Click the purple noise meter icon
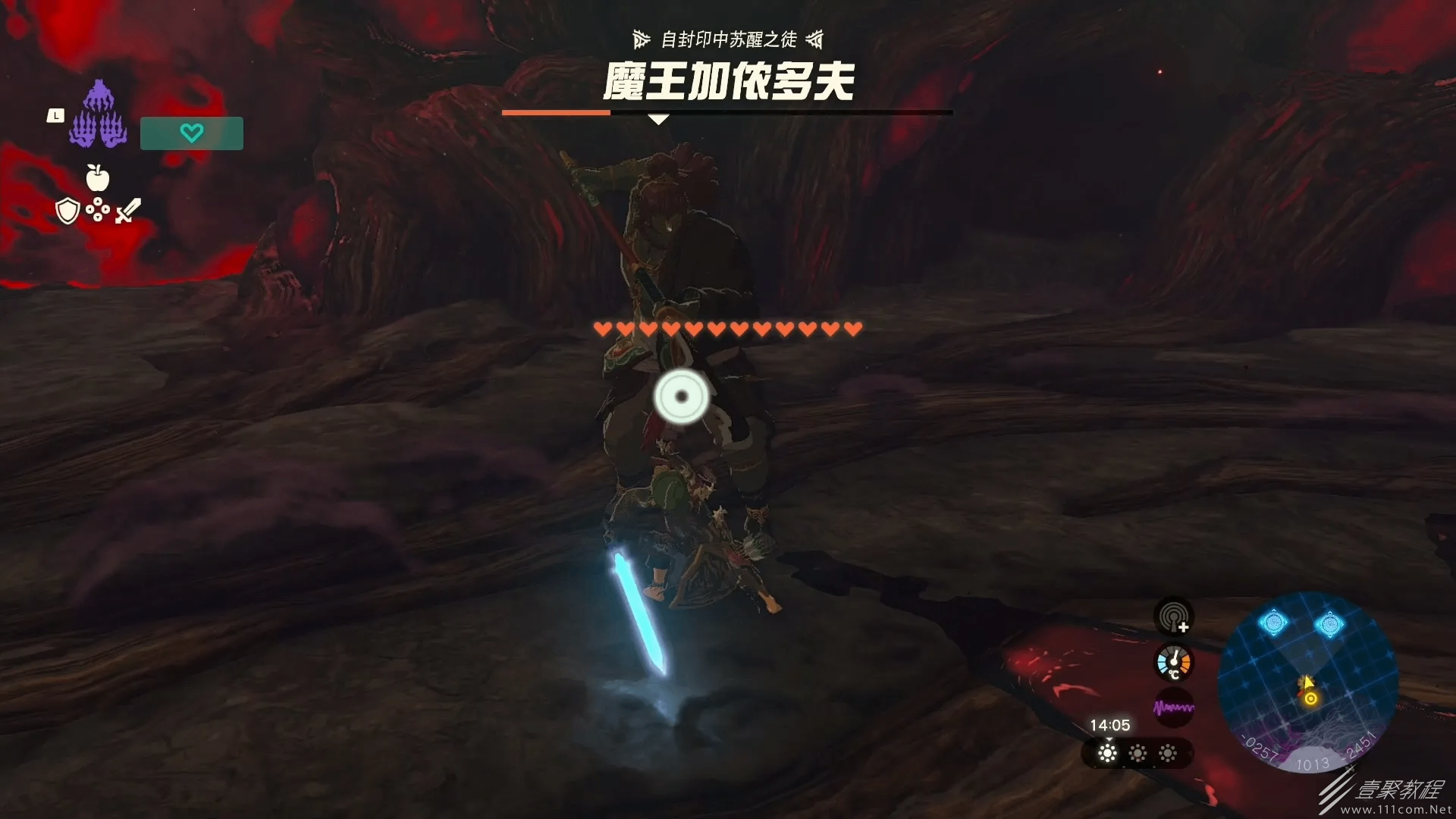1456x819 pixels. coord(1173,708)
